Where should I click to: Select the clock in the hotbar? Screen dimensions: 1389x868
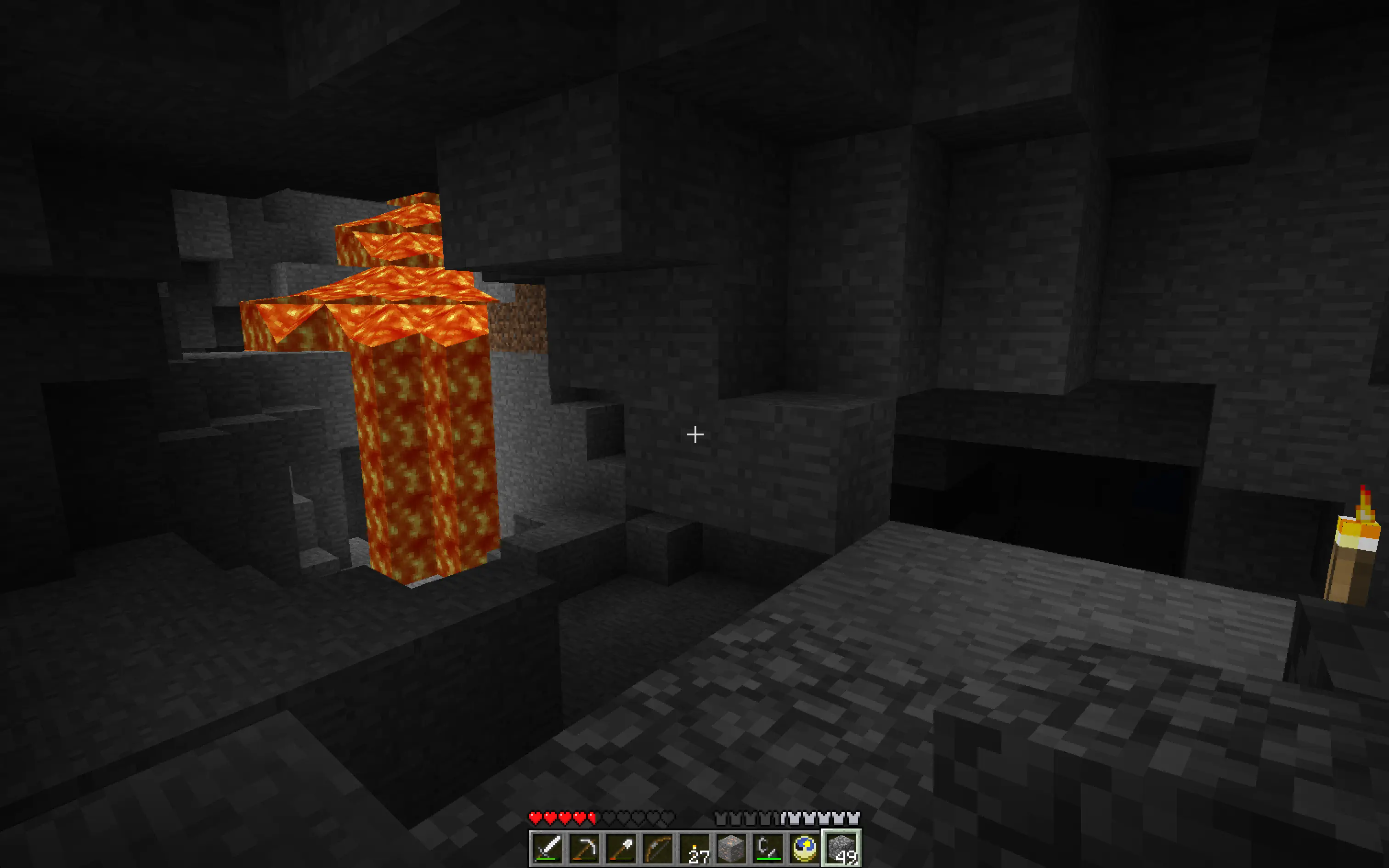(x=806, y=850)
